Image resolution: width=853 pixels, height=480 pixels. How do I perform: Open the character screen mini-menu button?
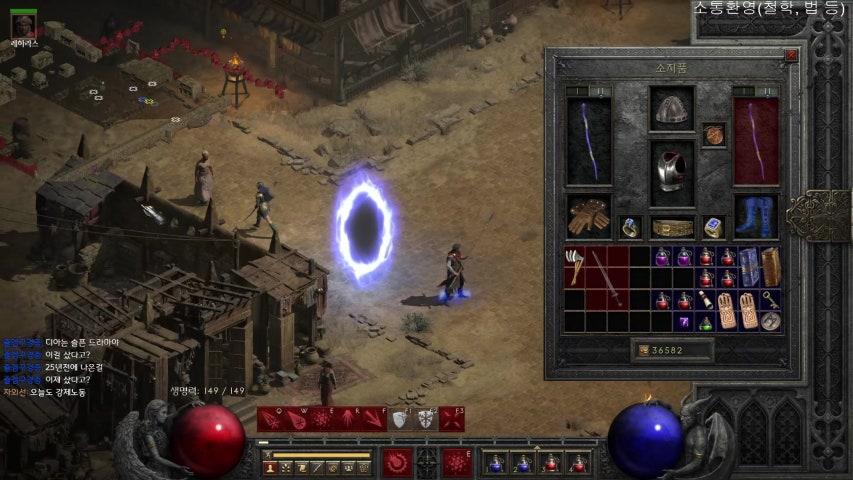[270, 467]
